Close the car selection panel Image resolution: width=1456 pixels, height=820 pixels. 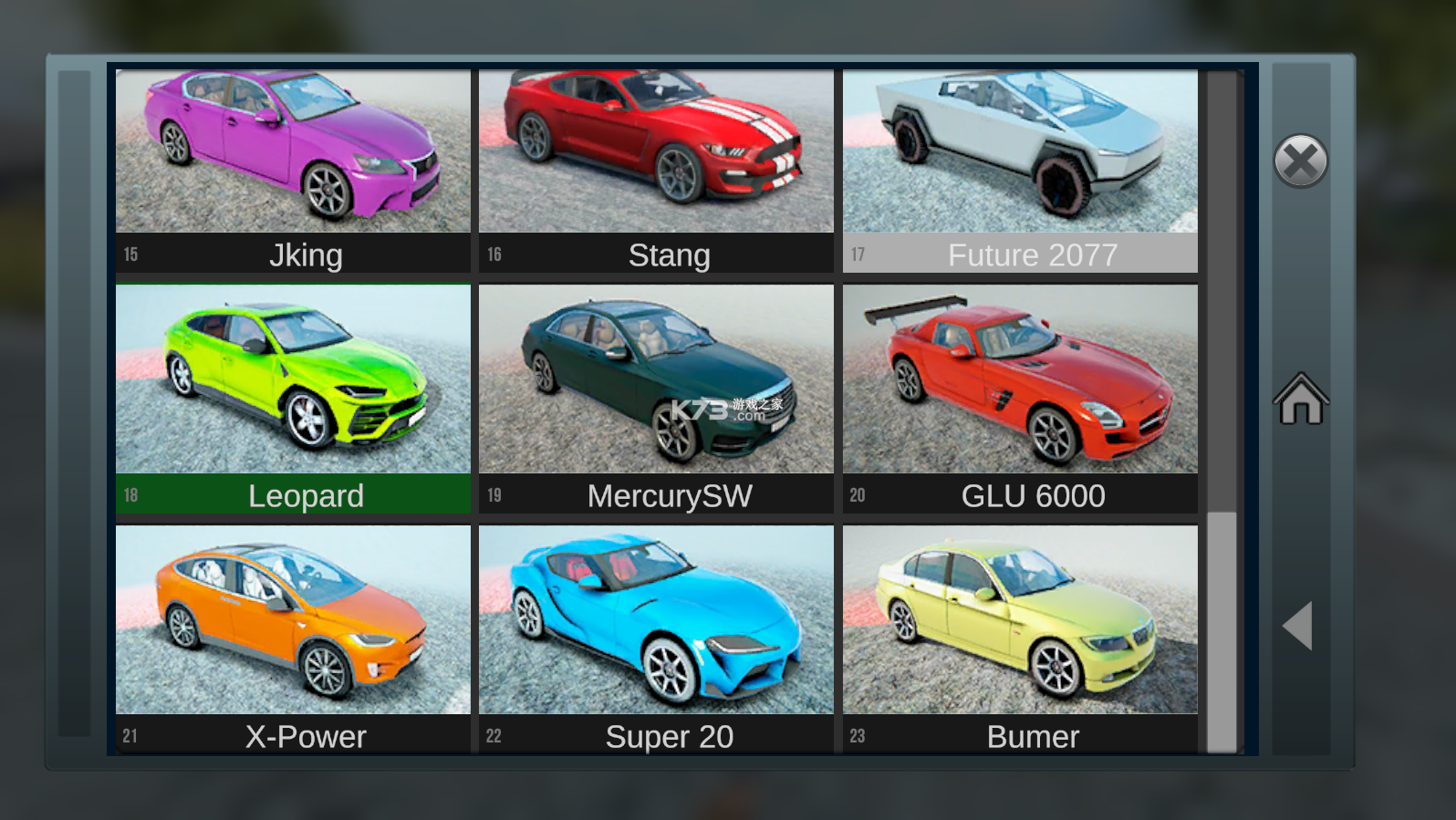coord(1300,161)
